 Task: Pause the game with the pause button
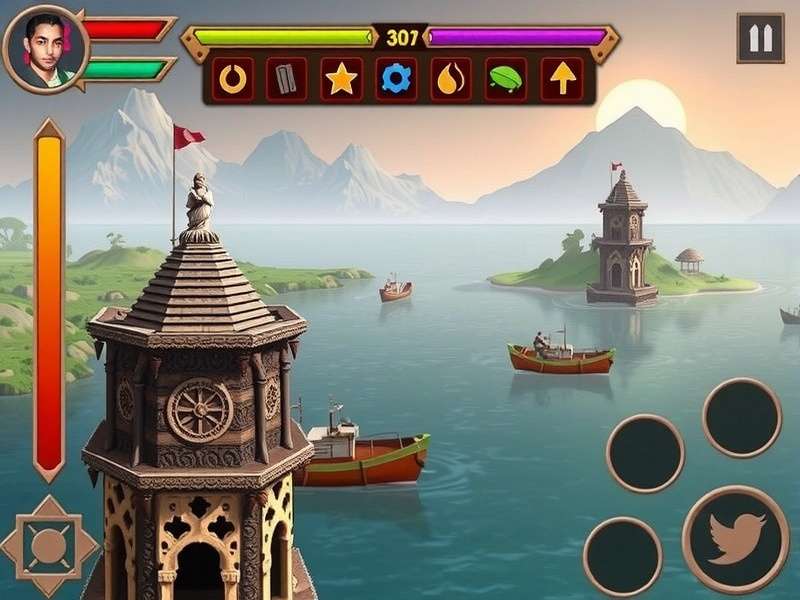[x=760, y=39]
